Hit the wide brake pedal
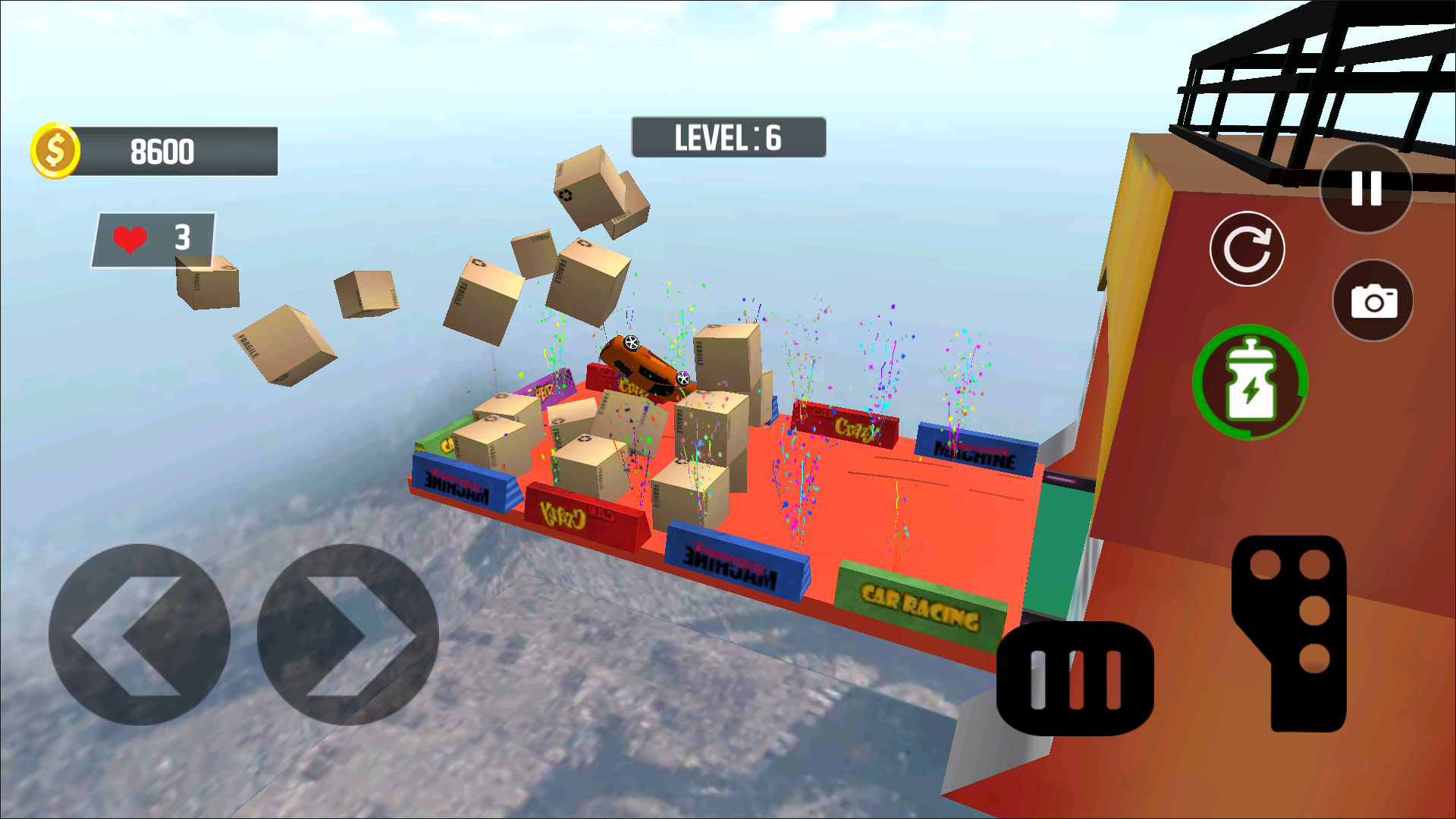 tap(1075, 679)
